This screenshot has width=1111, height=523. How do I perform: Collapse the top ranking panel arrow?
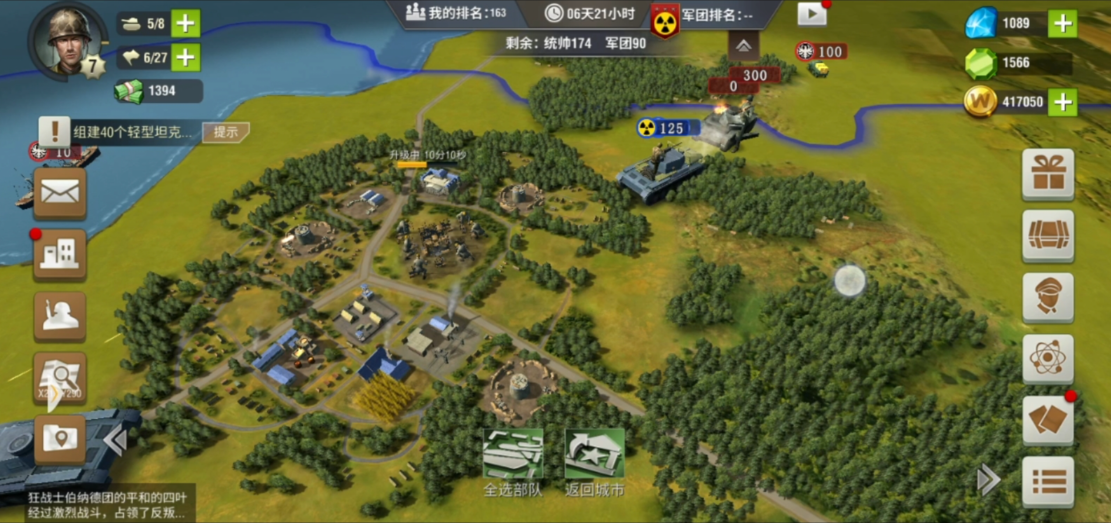742,46
